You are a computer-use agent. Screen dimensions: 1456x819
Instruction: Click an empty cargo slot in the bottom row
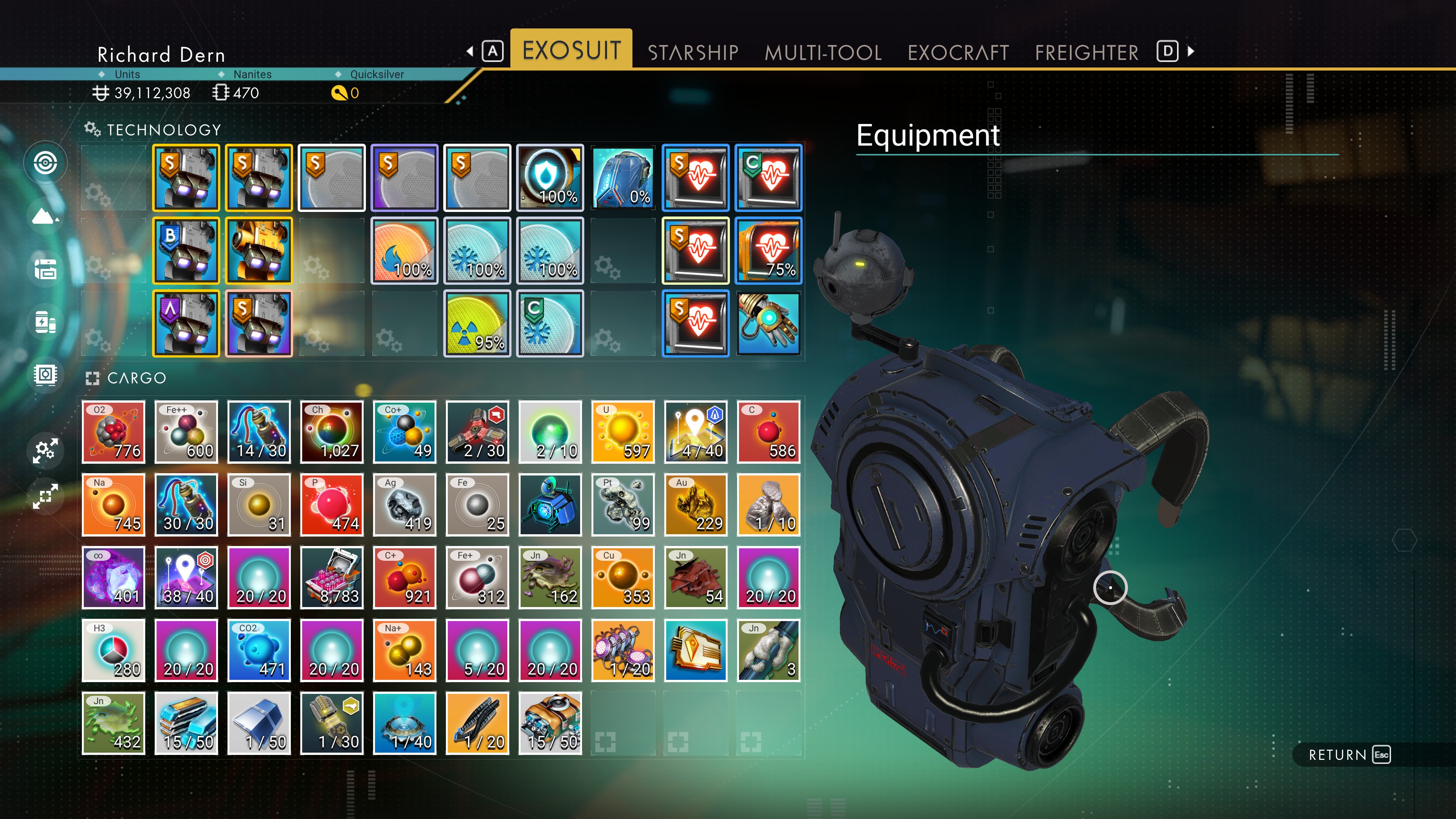click(622, 723)
